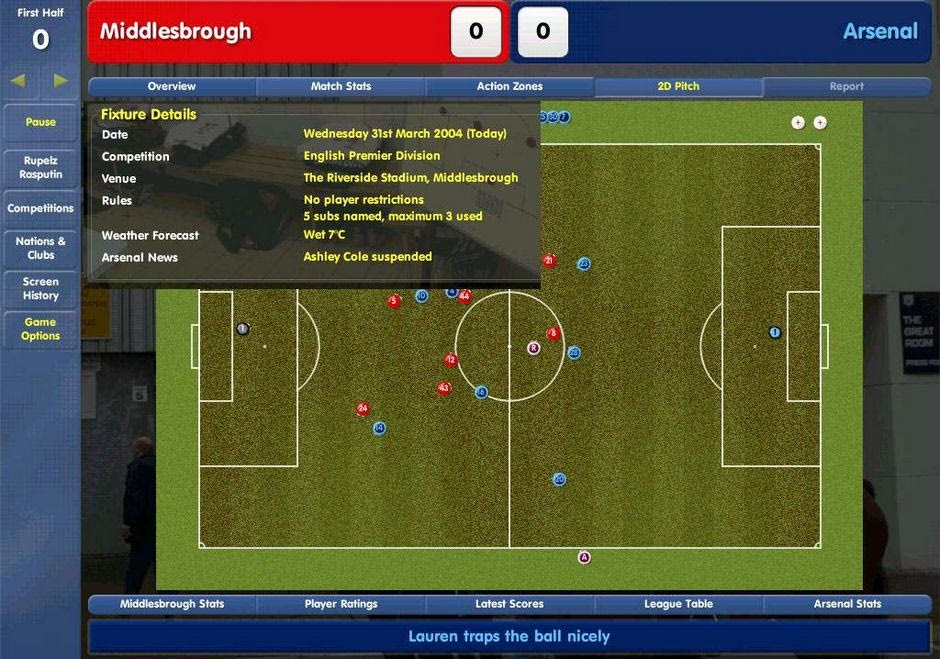
Task: Show Middlesbrough Stats
Action: tap(172, 604)
